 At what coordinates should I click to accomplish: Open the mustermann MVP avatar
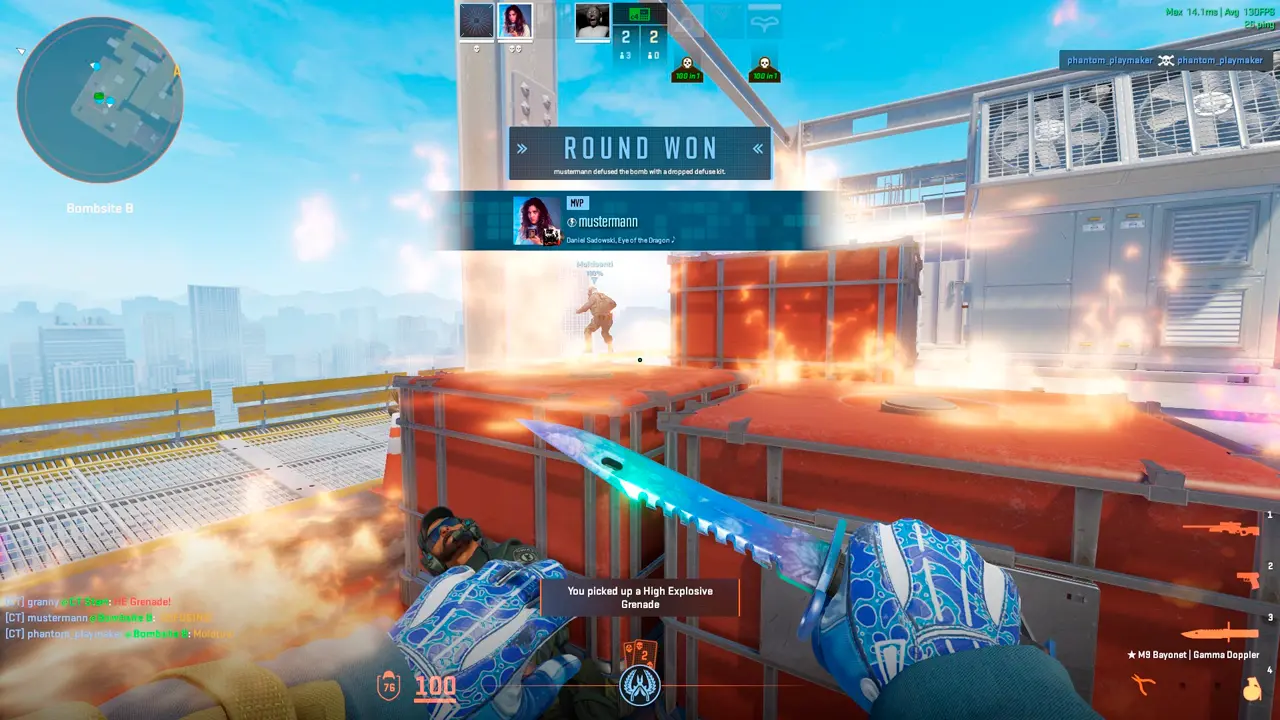[537, 221]
